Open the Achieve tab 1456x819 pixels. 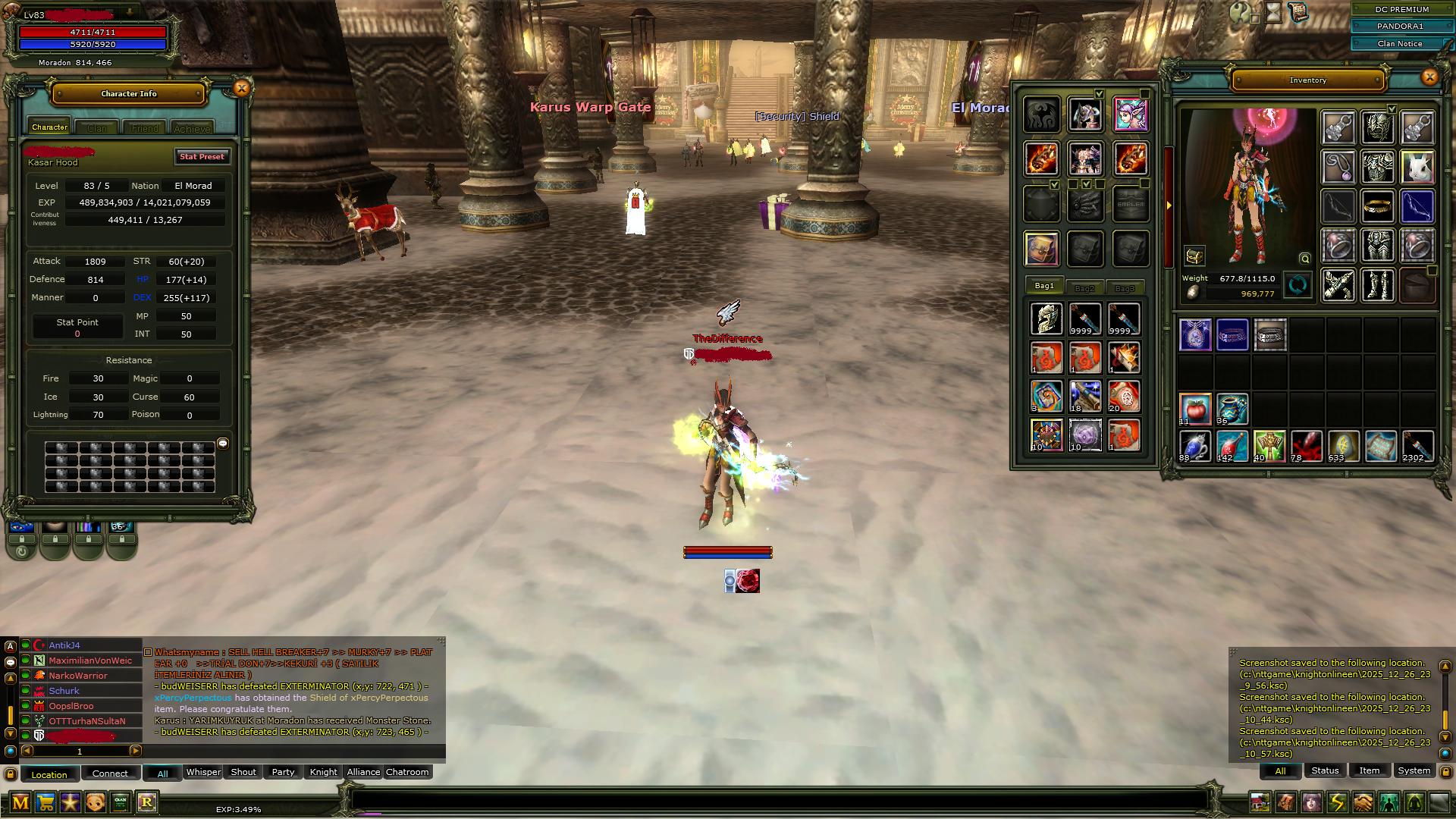[x=192, y=128]
